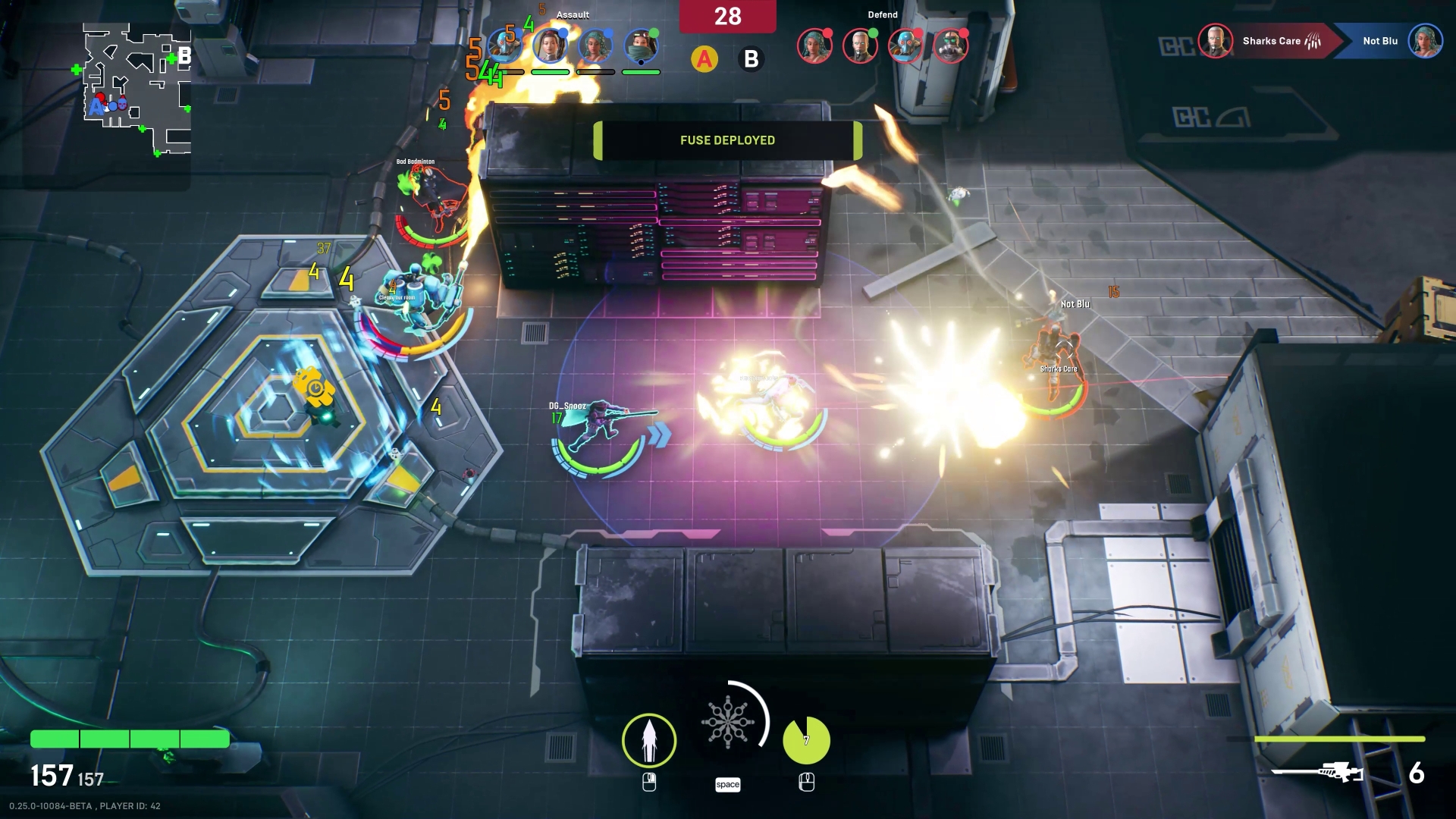Image resolution: width=1456 pixels, height=819 pixels.
Task: Activate the left-mouse rocket ability icon
Action: coord(649,739)
